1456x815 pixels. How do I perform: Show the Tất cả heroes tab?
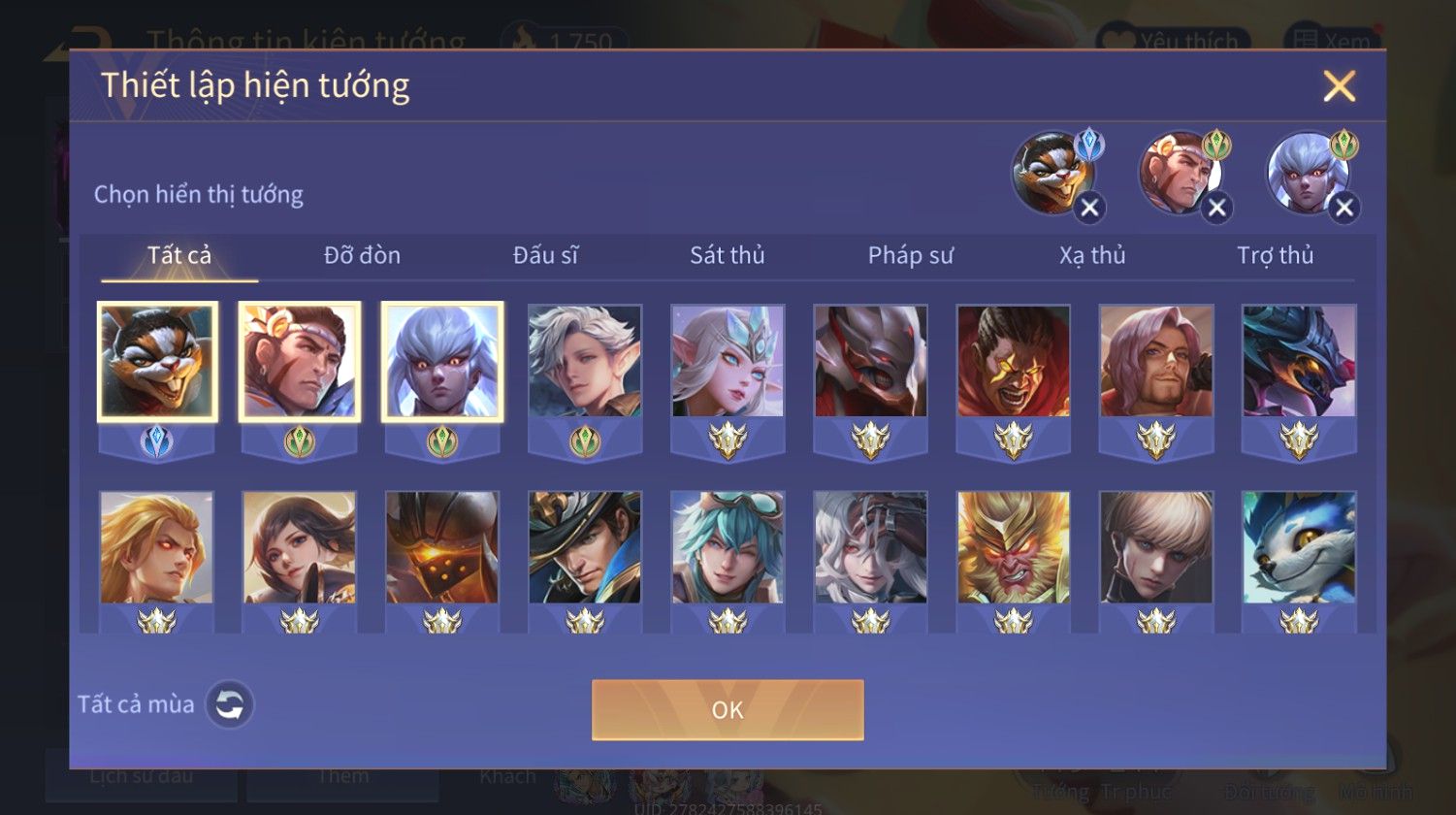[x=179, y=255]
